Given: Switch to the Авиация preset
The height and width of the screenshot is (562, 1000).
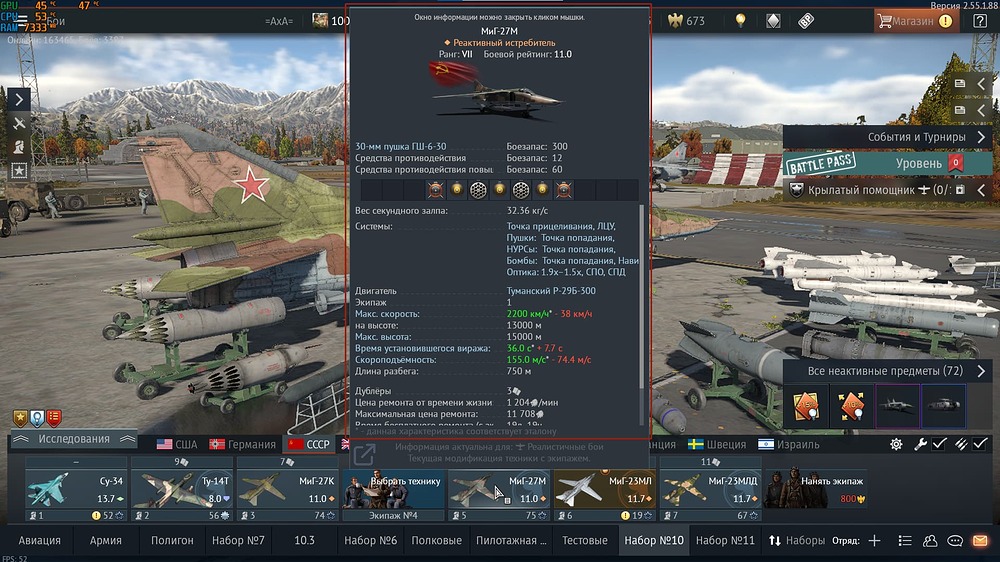Looking at the screenshot, I should 40,541.
